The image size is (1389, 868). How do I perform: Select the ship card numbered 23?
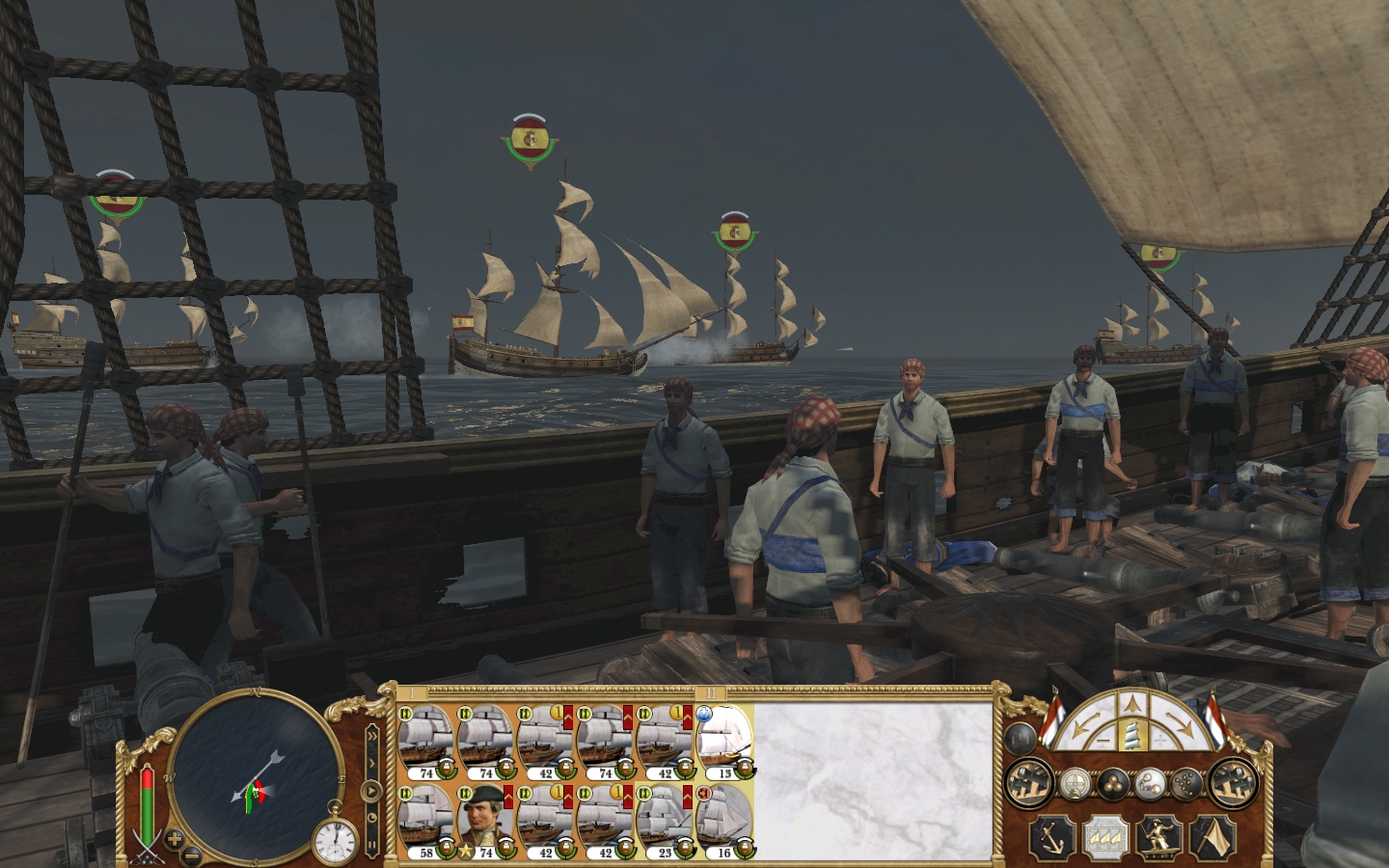666,818
